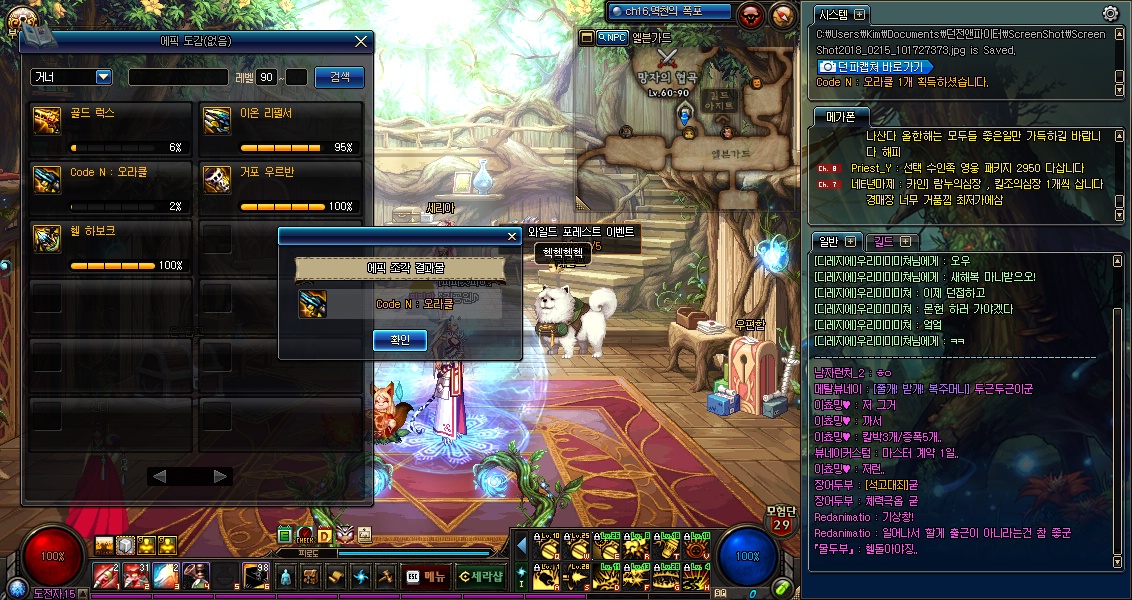Open the channel selector ch16 역천의 폭포
The image size is (1132, 600).
(664, 11)
